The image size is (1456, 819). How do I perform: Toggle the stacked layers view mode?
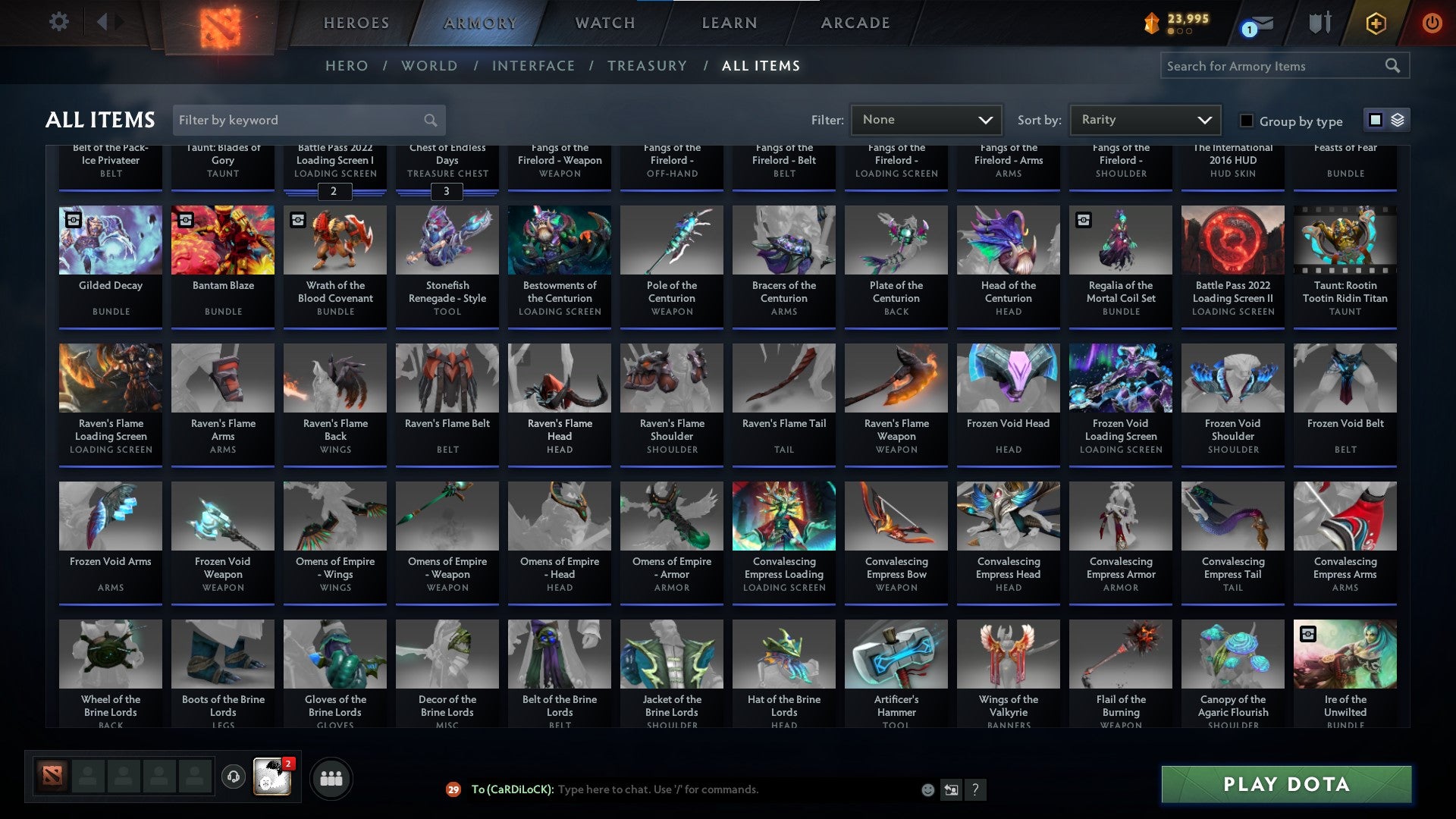[1396, 120]
